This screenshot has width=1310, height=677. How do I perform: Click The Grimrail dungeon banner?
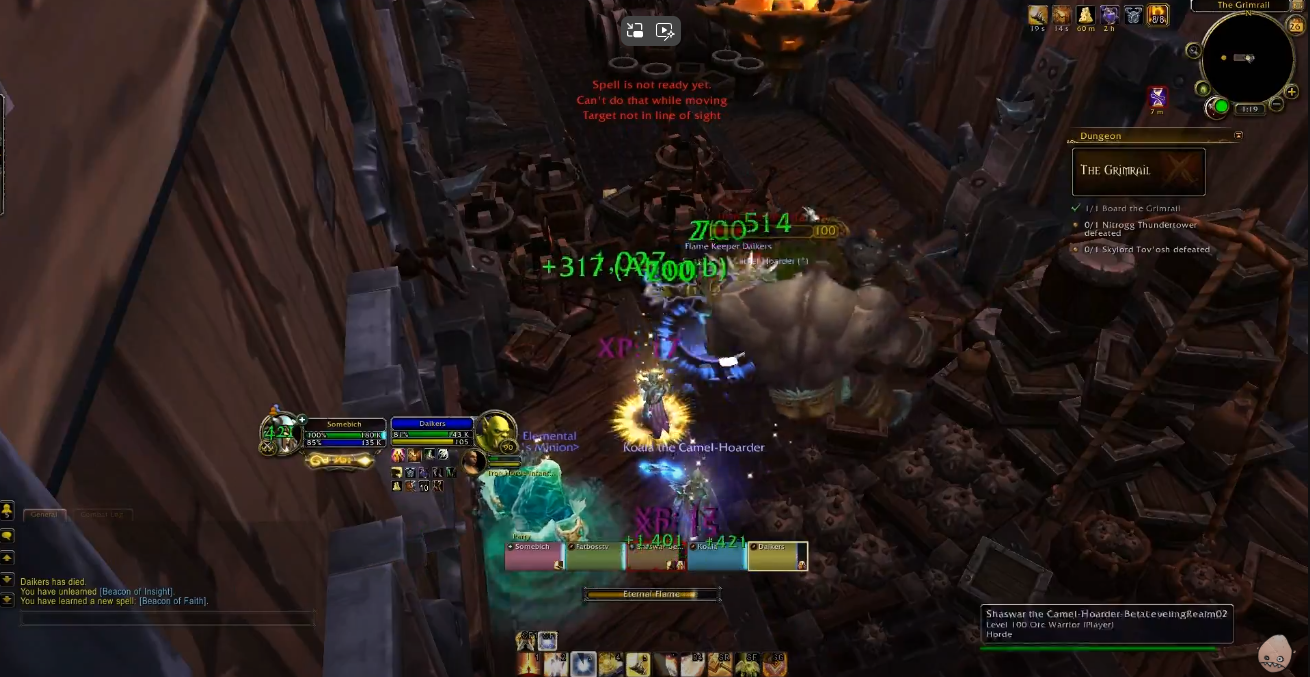pos(1138,171)
